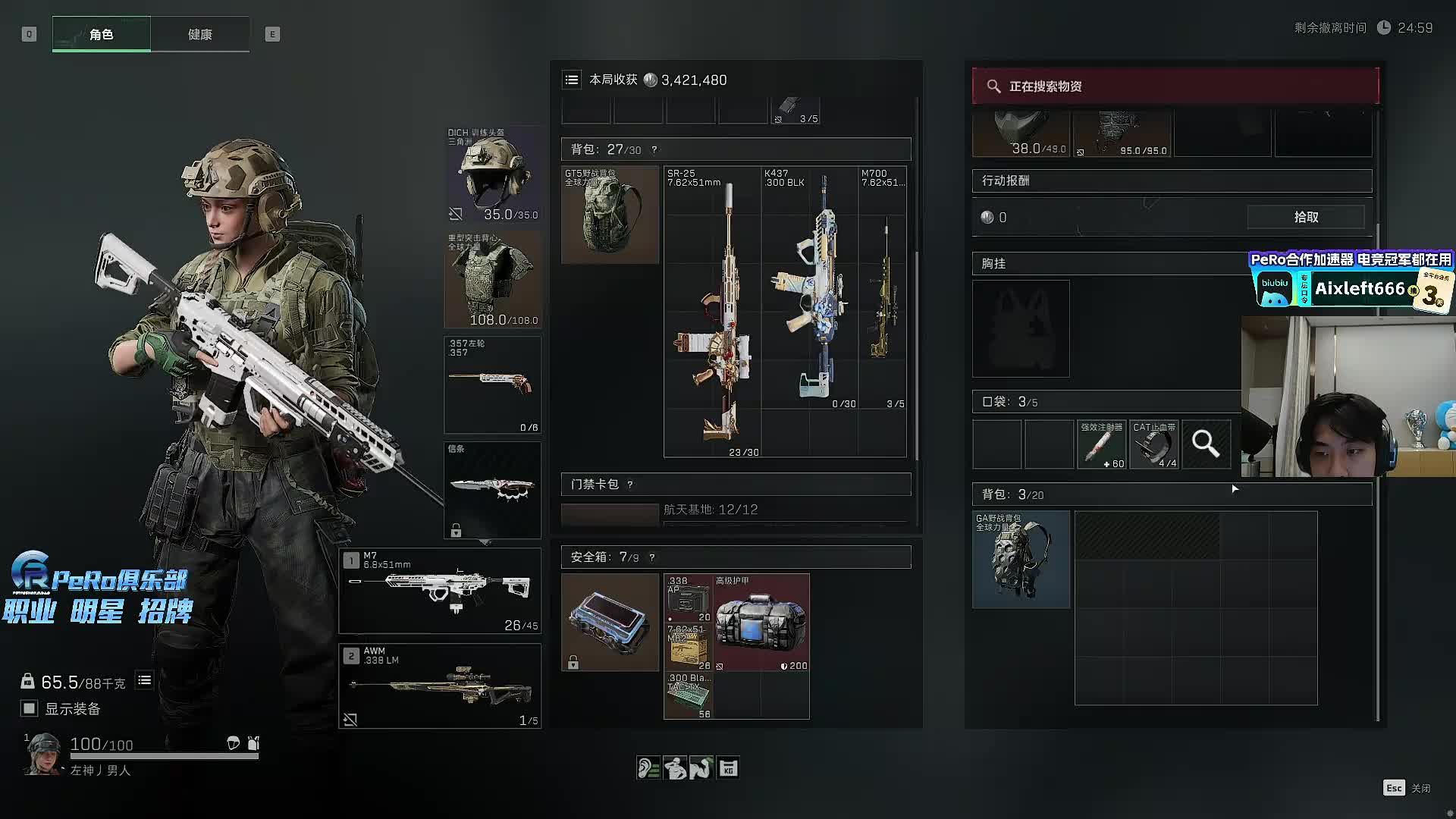Toggle the 显示装备 checkbox
The height and width of the screenshot is (819, 1456).
tap(30, 708)
